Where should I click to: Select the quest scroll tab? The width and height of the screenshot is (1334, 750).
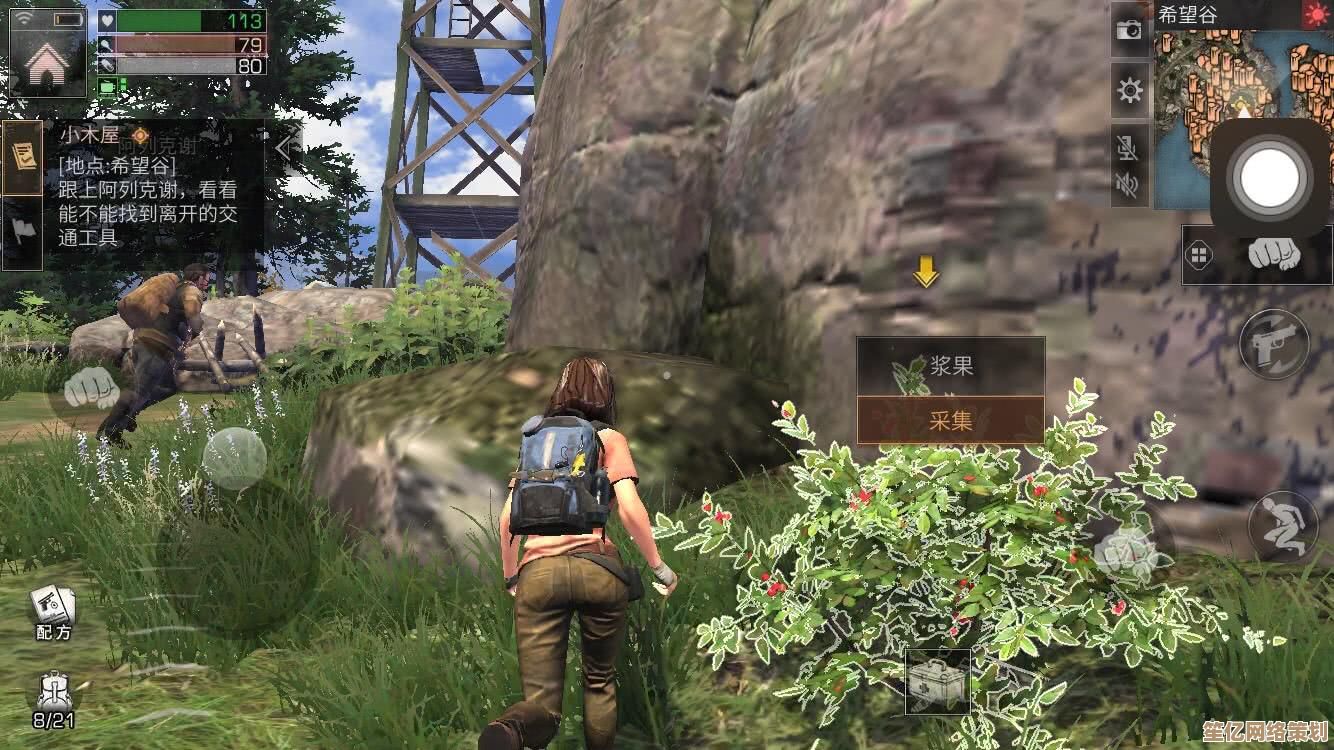click(x=22, y=158)
